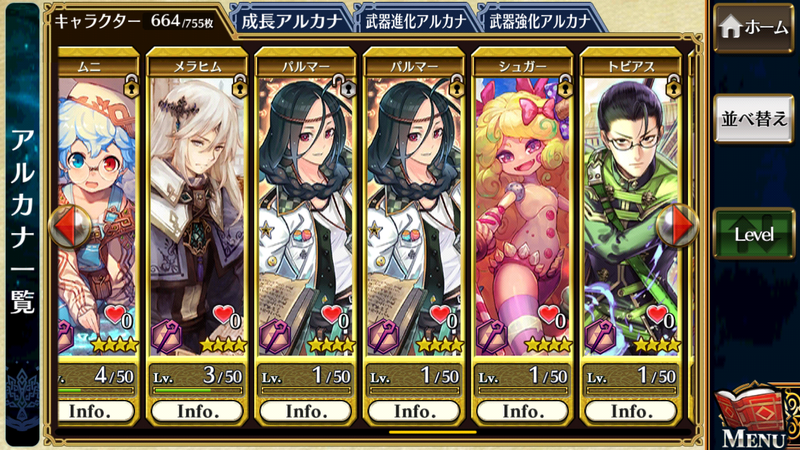The image size is (800, 450).
Task: Toggle the Level sort order button
Action: (x=753, y=233)
